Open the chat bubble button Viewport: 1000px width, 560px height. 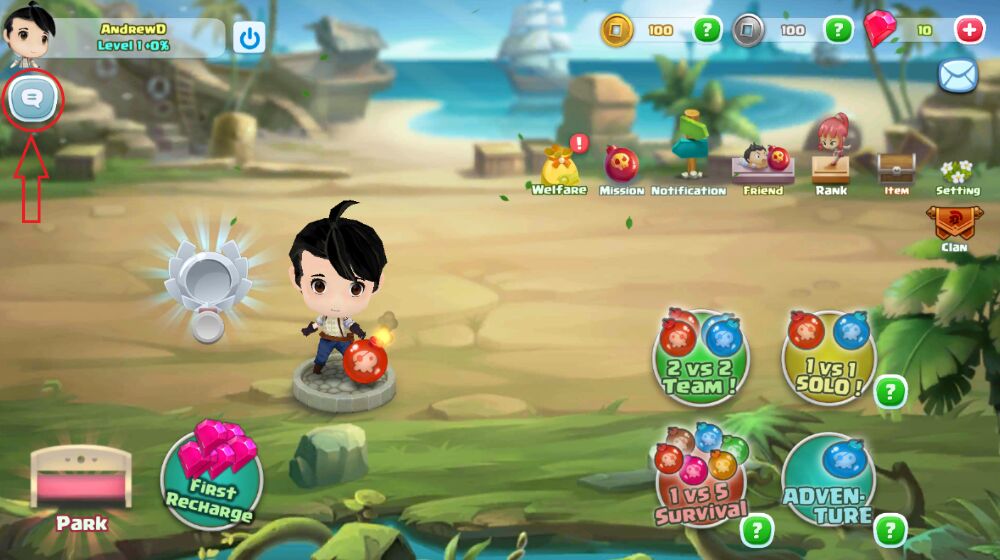32,98
